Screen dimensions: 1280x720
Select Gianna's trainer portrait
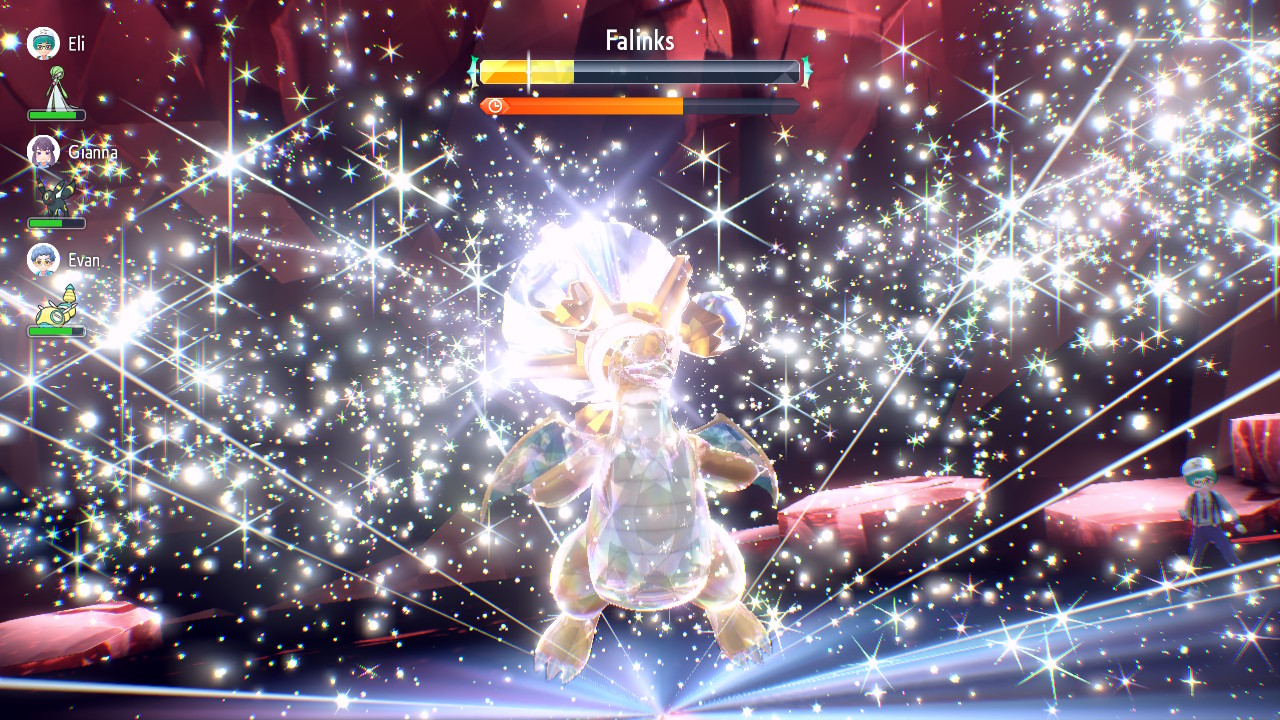[x=43, y=151]
